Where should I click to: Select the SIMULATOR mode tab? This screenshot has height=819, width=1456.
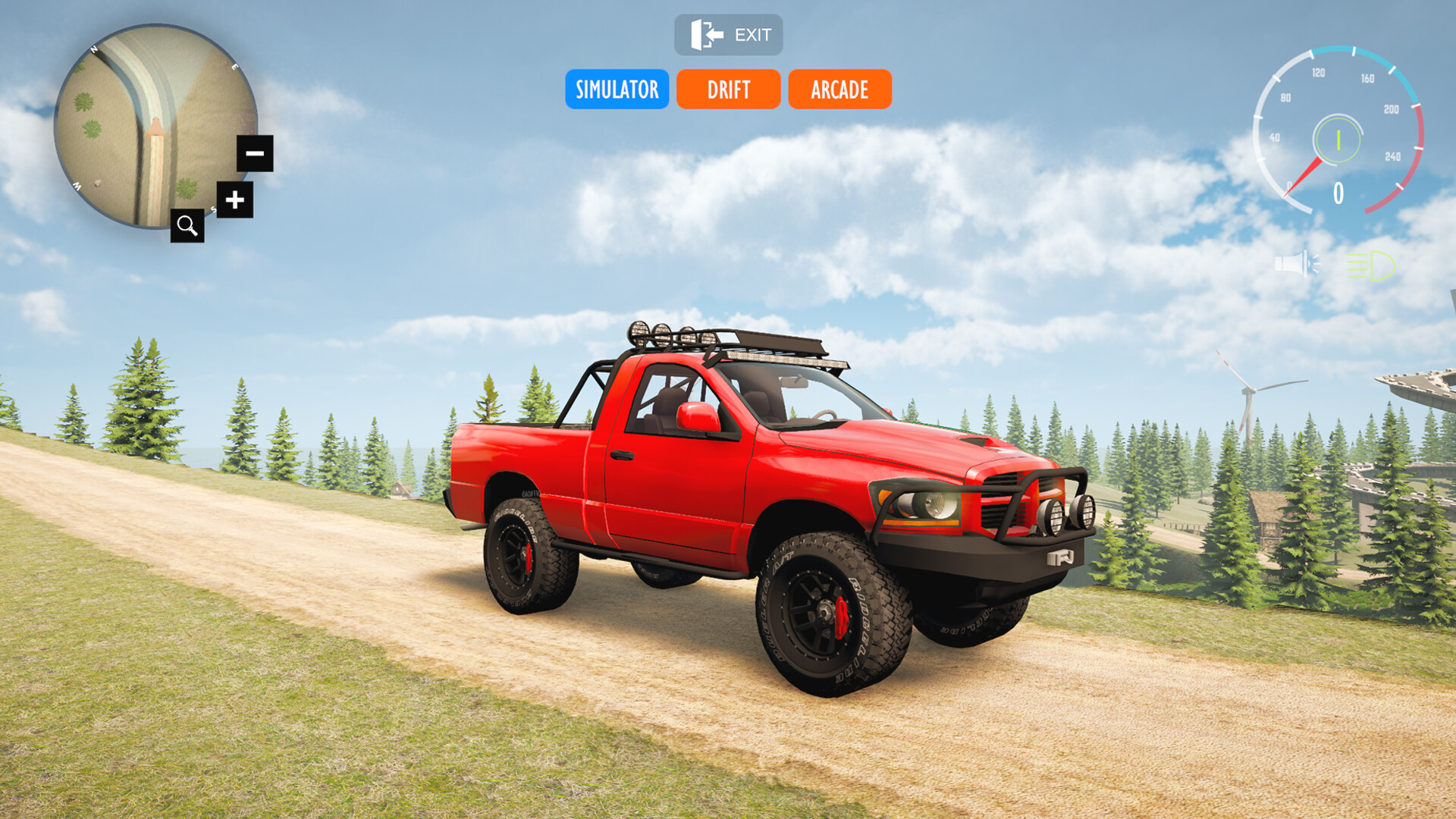coord(617,90)
